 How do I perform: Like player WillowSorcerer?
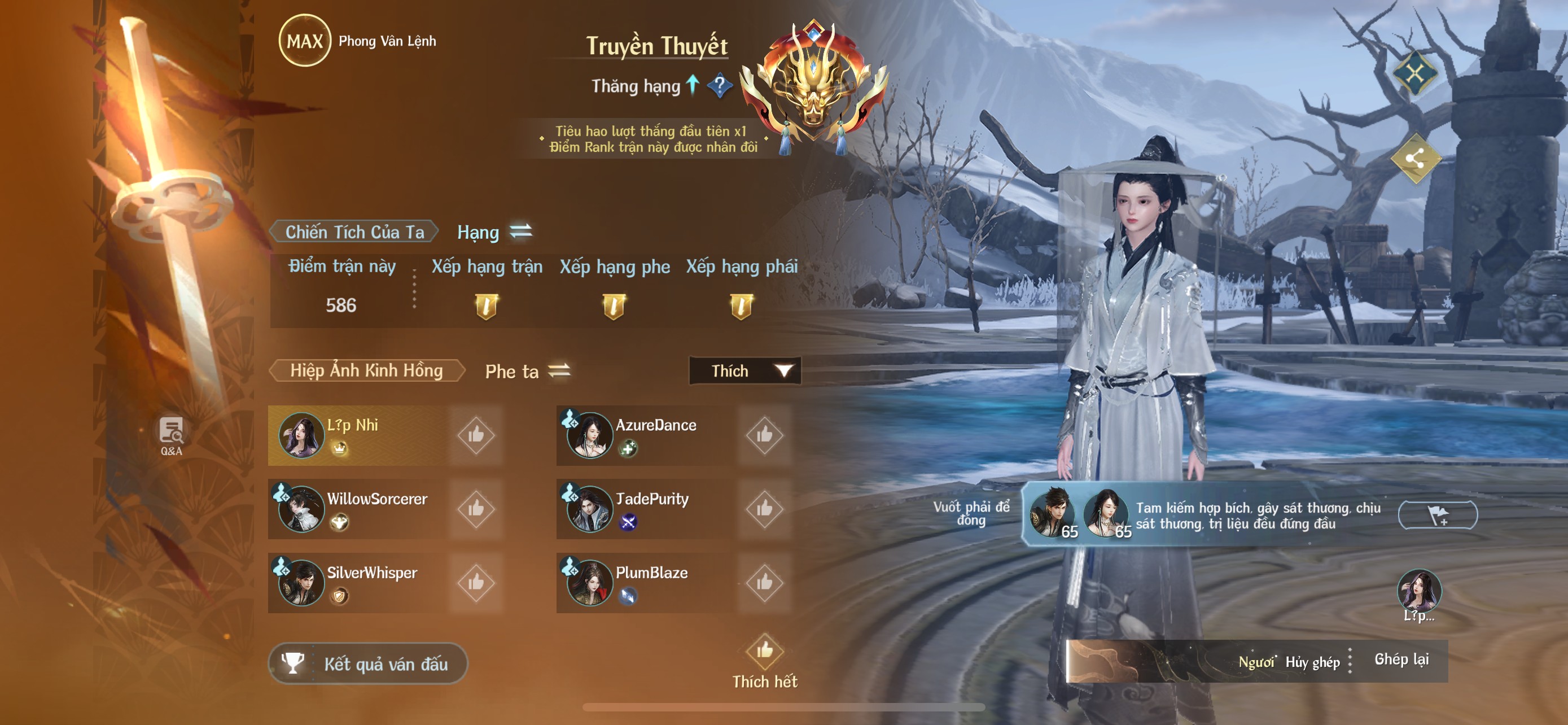[x=476, y=509]
